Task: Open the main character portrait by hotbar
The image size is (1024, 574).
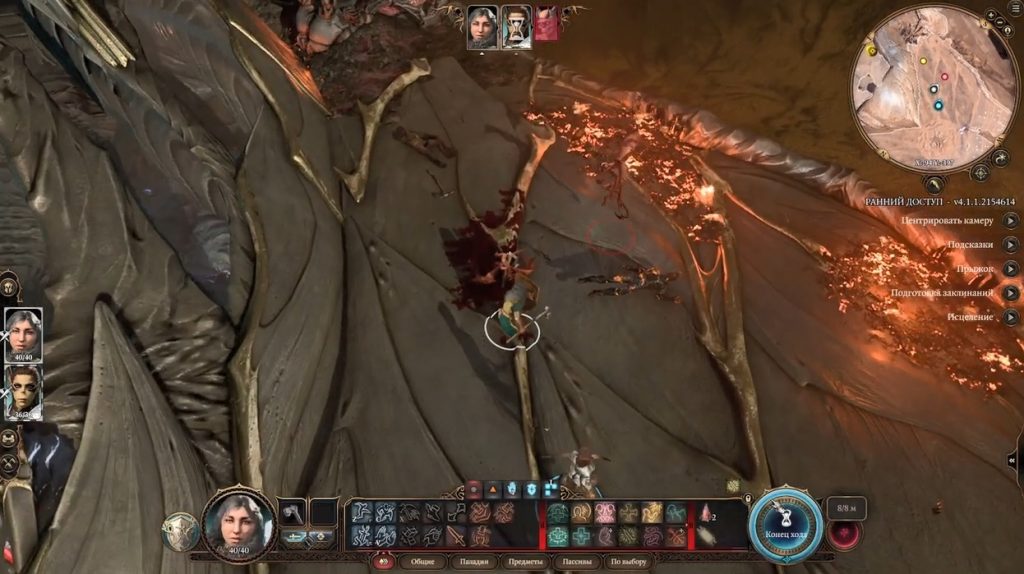Action: click(238, 521)
